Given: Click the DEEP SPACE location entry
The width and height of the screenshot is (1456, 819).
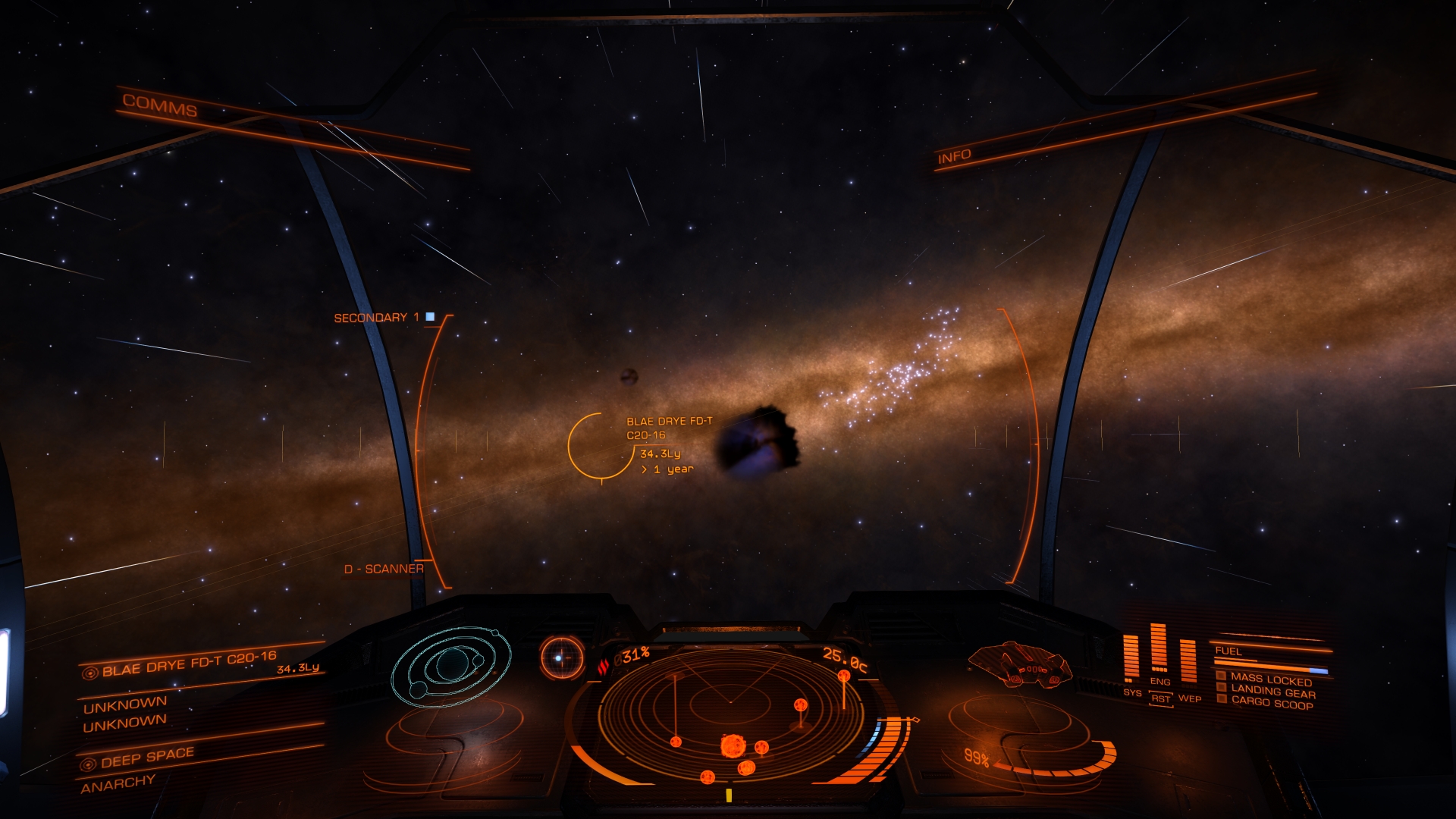Looking at the screenshot, I should [x=147, y=758].
